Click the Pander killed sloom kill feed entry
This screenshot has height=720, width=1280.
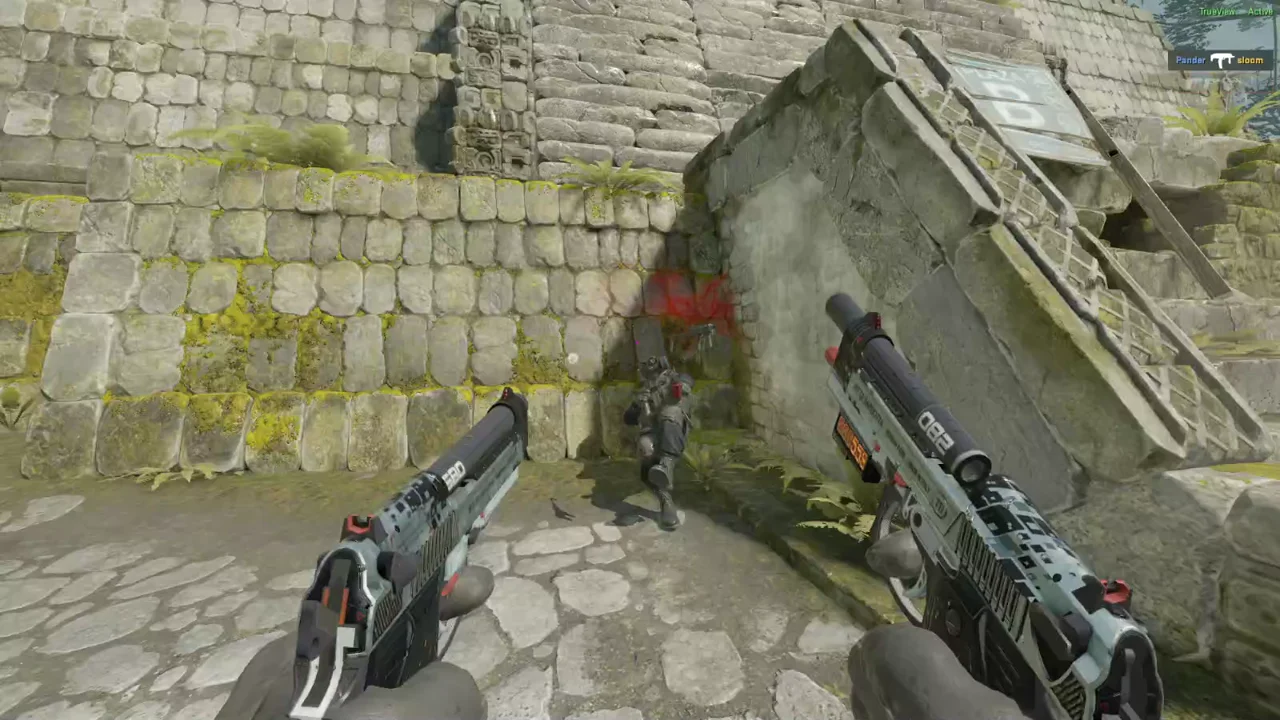point(1220,60)
